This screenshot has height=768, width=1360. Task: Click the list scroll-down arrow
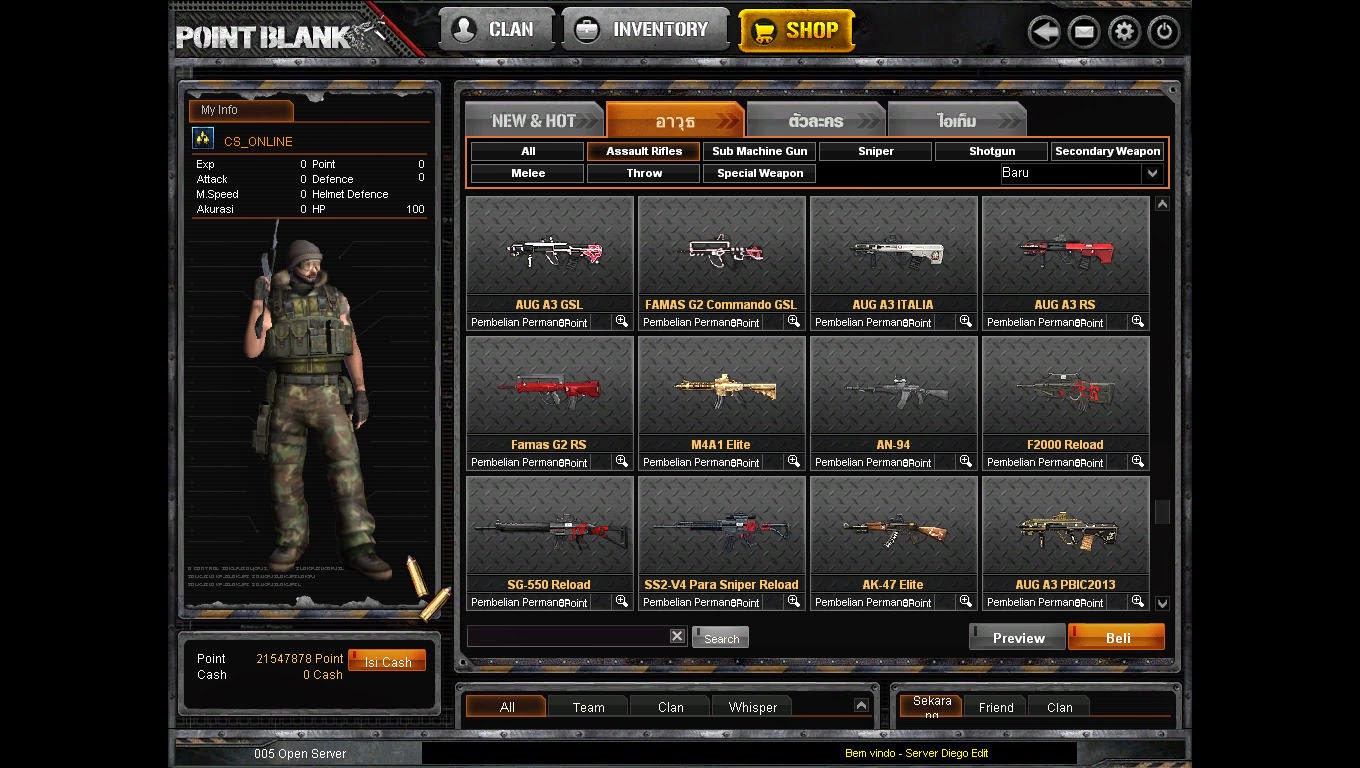coord(1162,603)
